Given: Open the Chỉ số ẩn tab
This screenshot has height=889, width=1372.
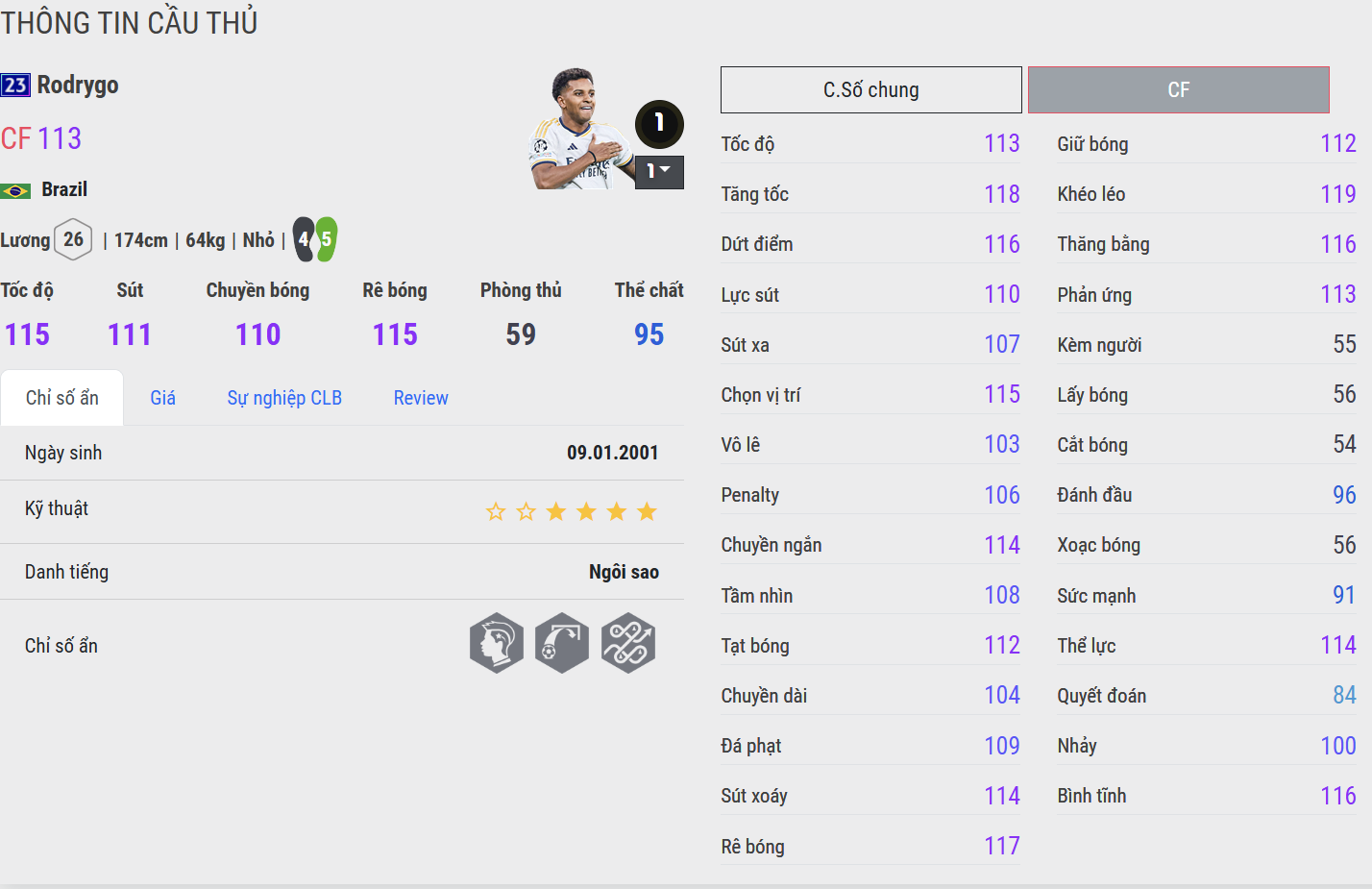Looking at the screenshot, I should pos(62,398).
